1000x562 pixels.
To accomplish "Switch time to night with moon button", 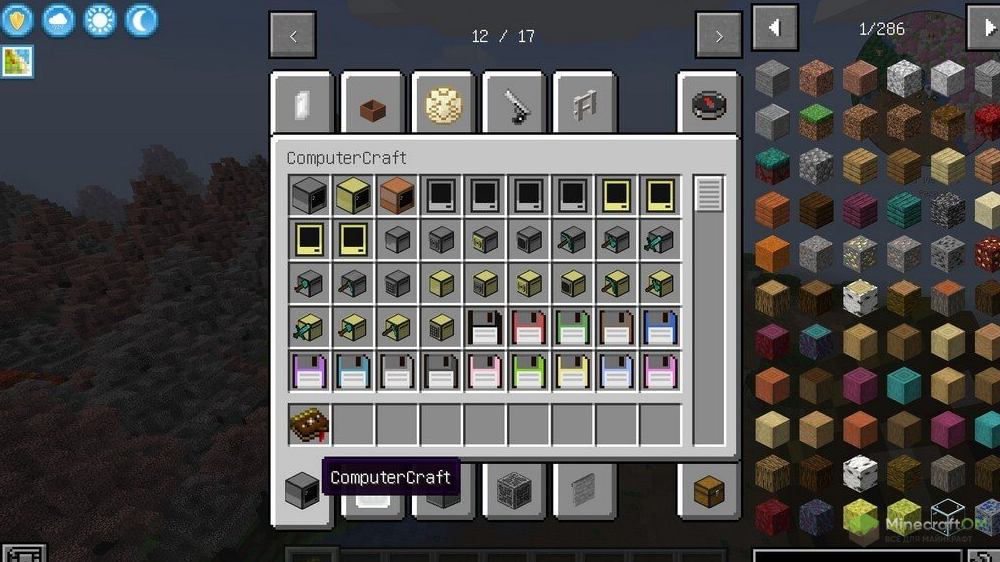I will (x=141, y=19).
